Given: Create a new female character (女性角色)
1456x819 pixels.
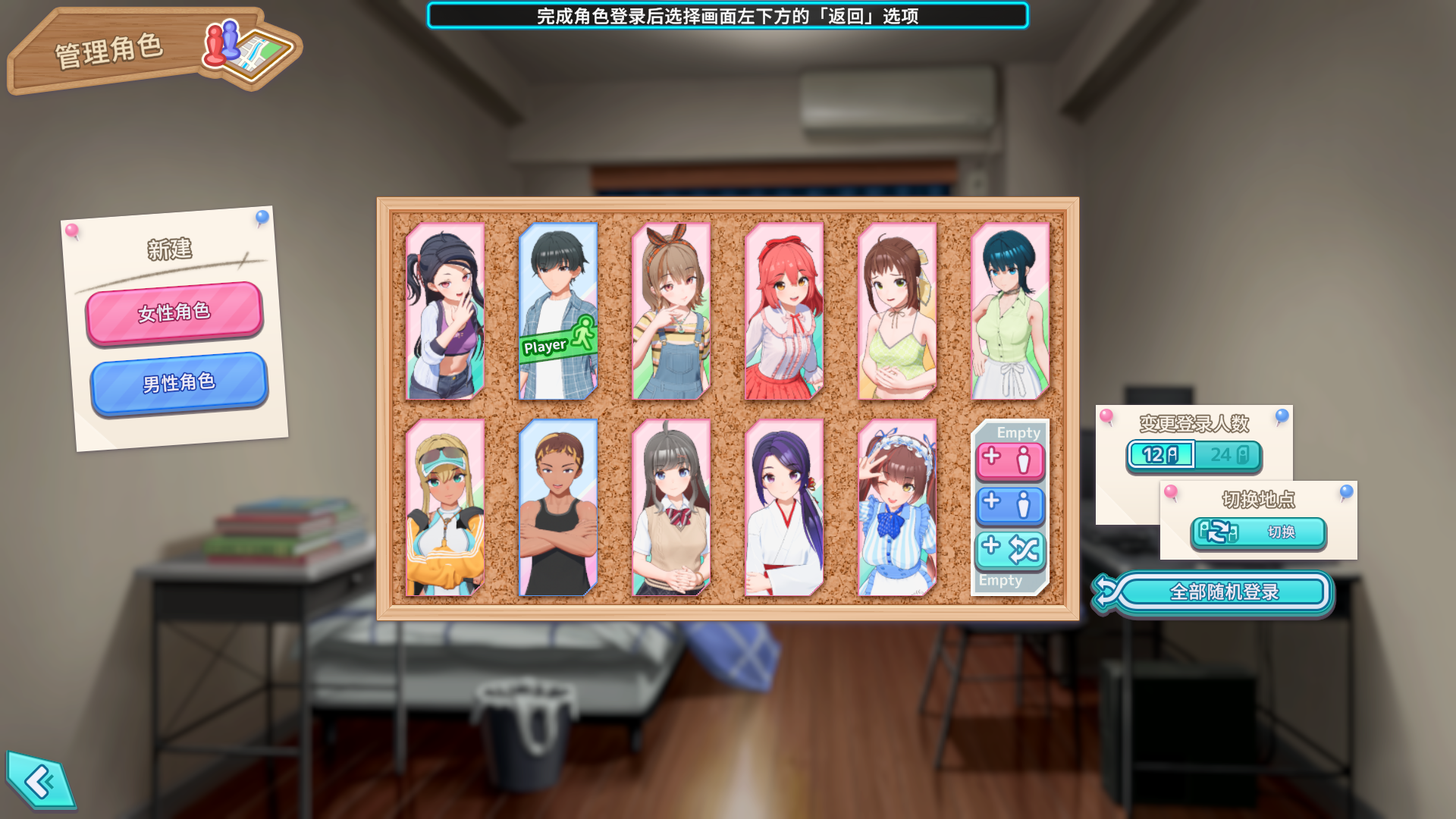Looking at the screenshot, I should point(174,312).
